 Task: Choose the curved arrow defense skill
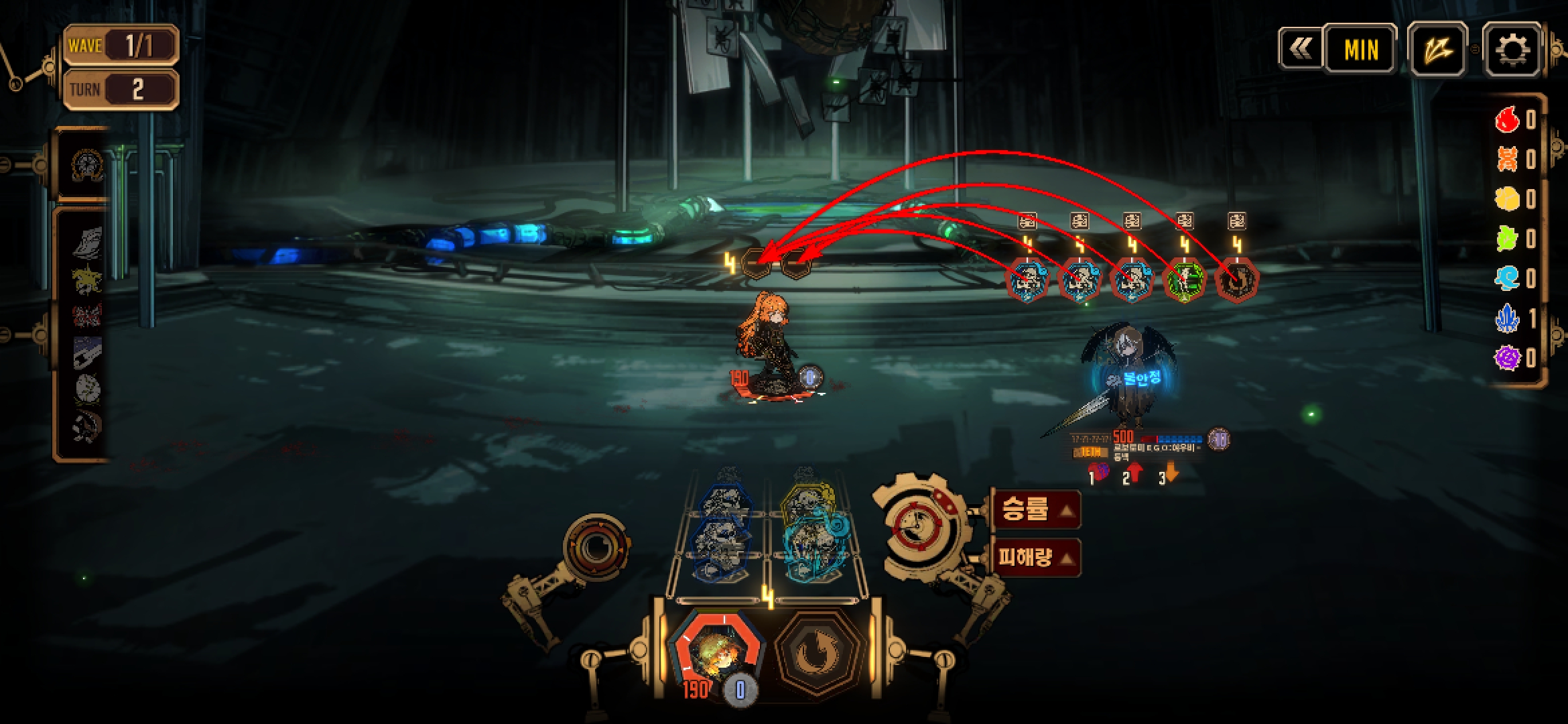point(816,651)
